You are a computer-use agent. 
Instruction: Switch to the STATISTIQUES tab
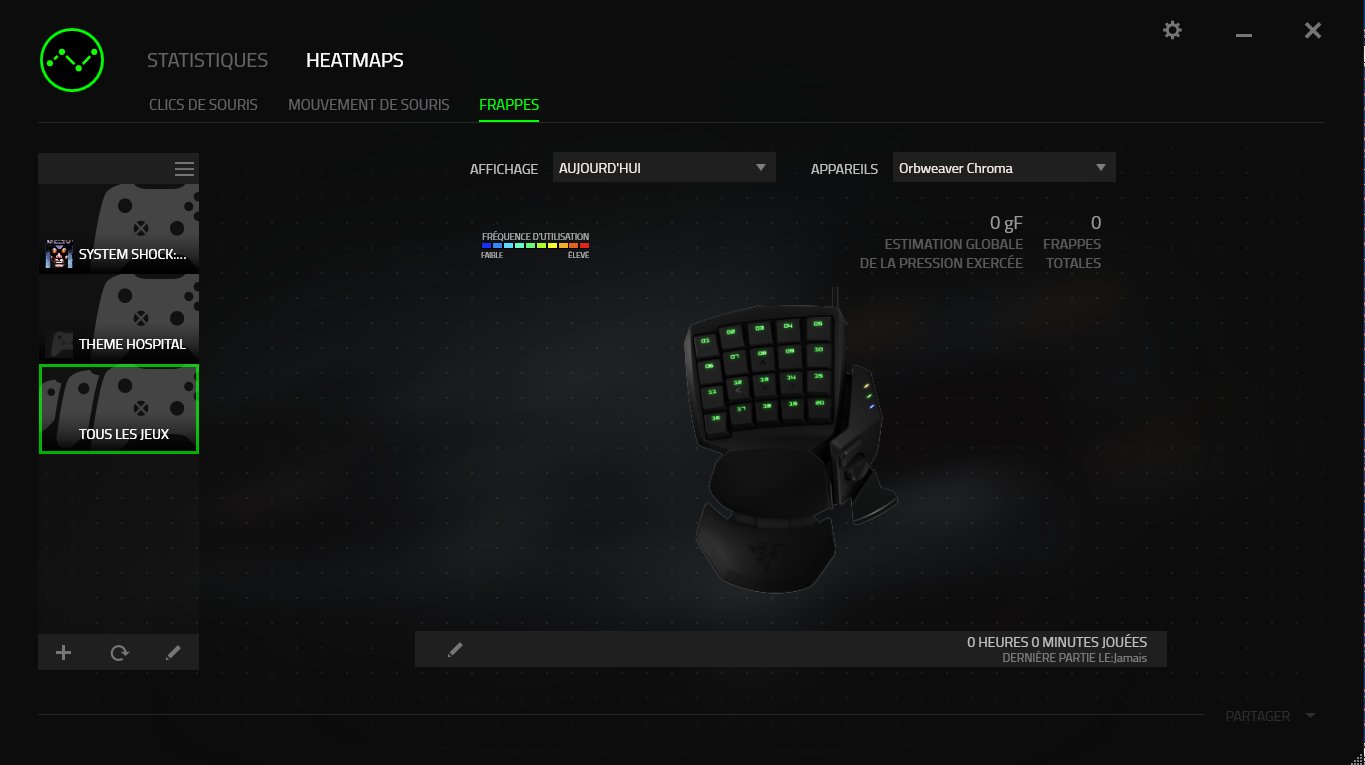207,60
